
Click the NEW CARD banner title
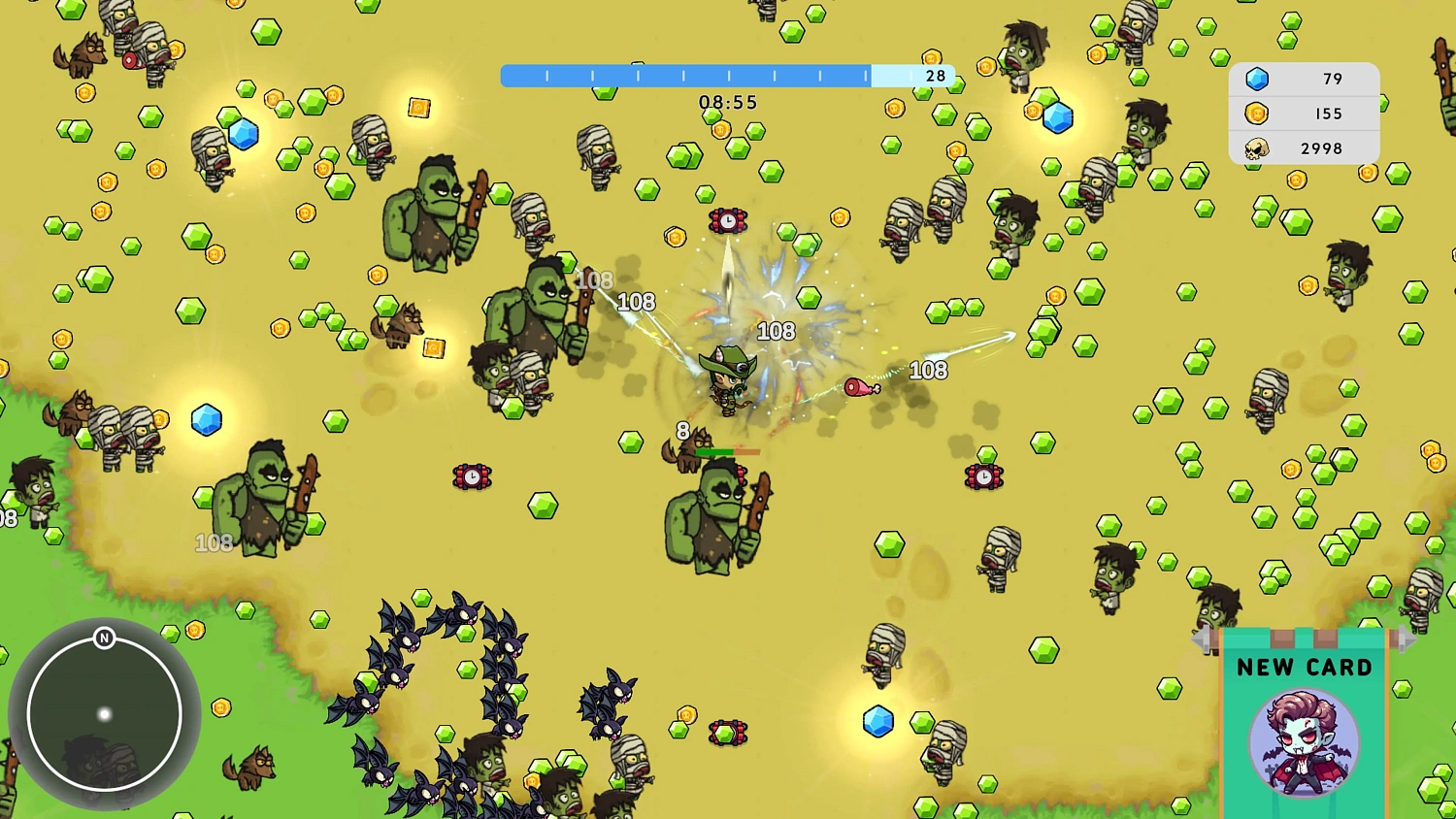[x=1305, y=667]
